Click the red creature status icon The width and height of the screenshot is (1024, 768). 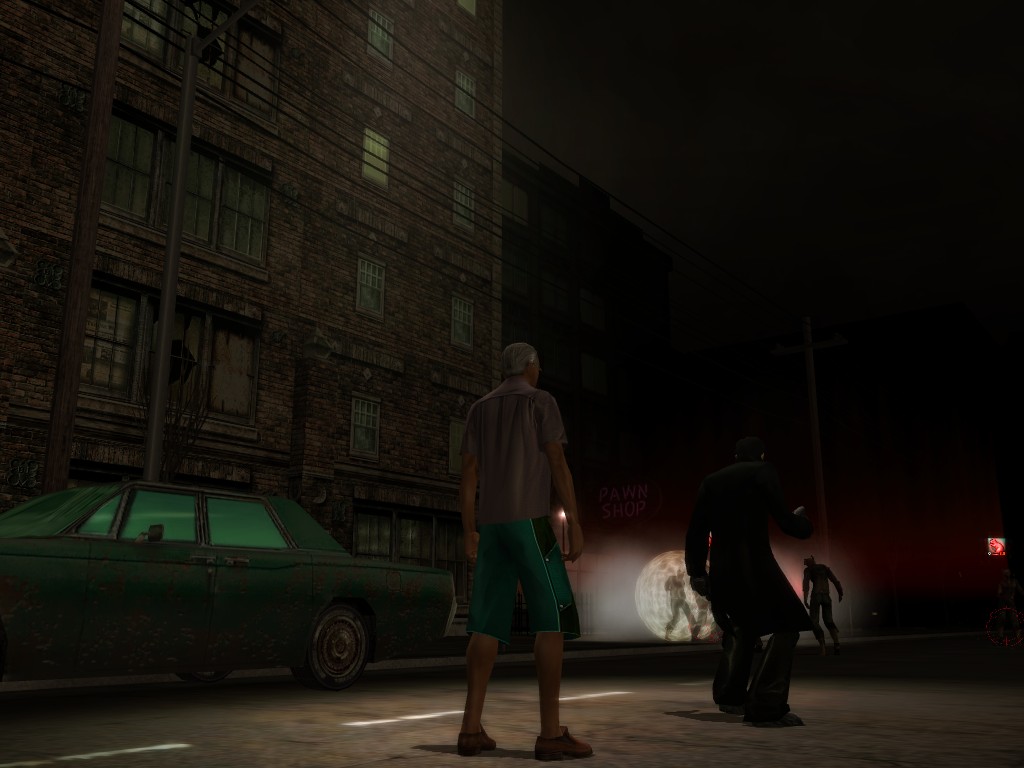click(x=996, y=546)
